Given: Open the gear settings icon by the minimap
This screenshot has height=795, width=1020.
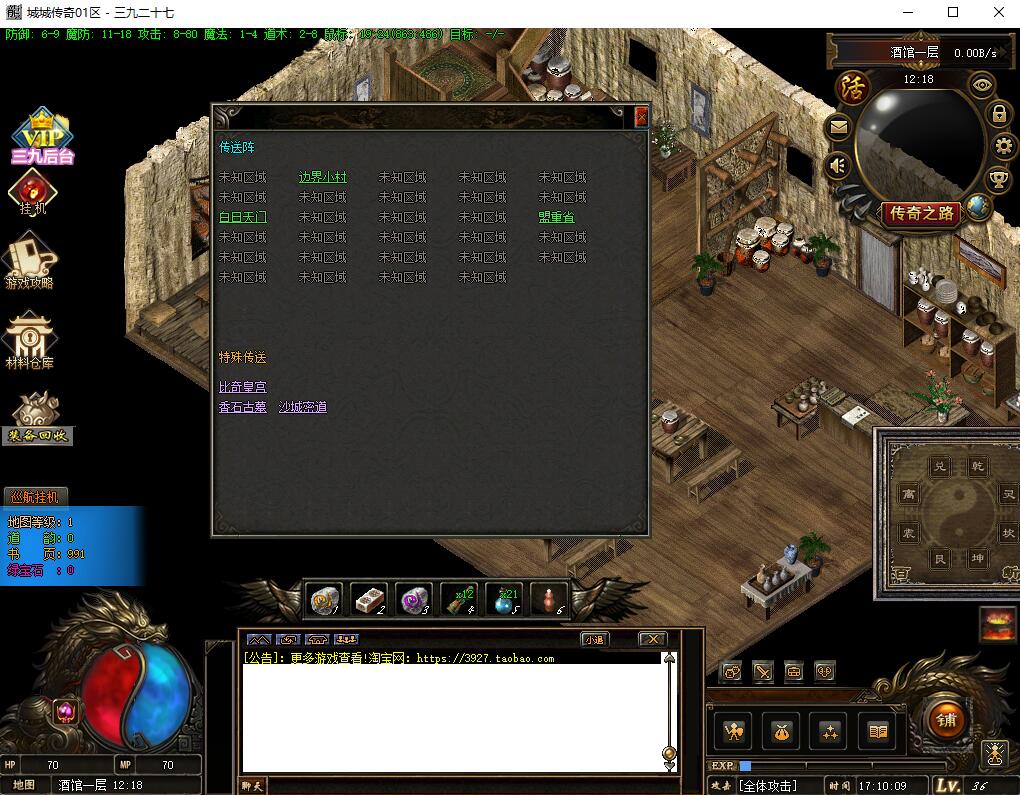Looking at the screenshot, I should [1003, 146].
